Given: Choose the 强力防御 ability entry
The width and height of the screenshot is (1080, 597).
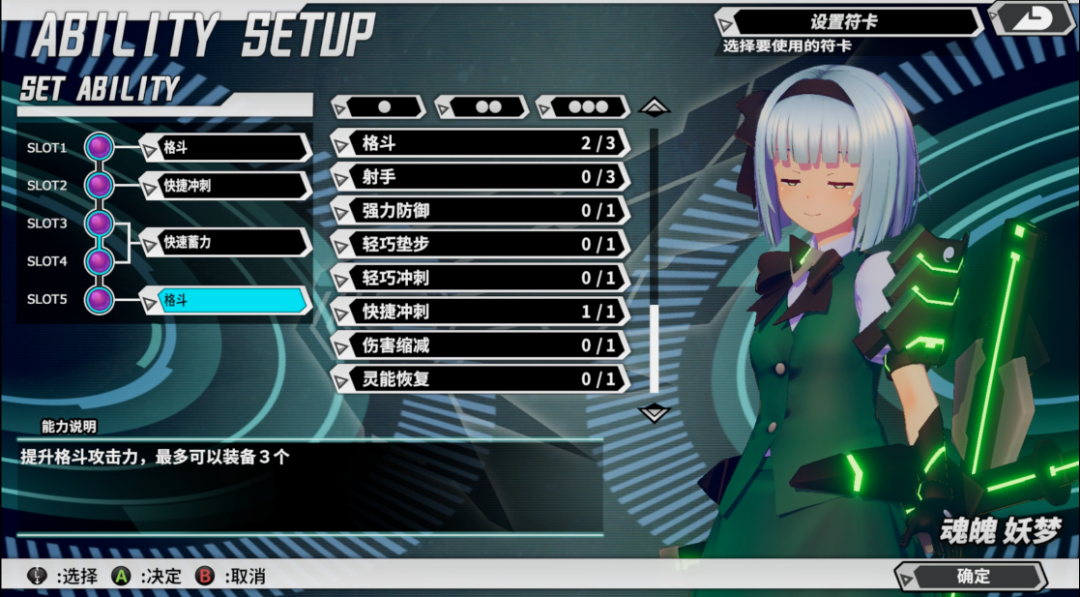Looking at the screenshot, I should (x=480, y=211).
